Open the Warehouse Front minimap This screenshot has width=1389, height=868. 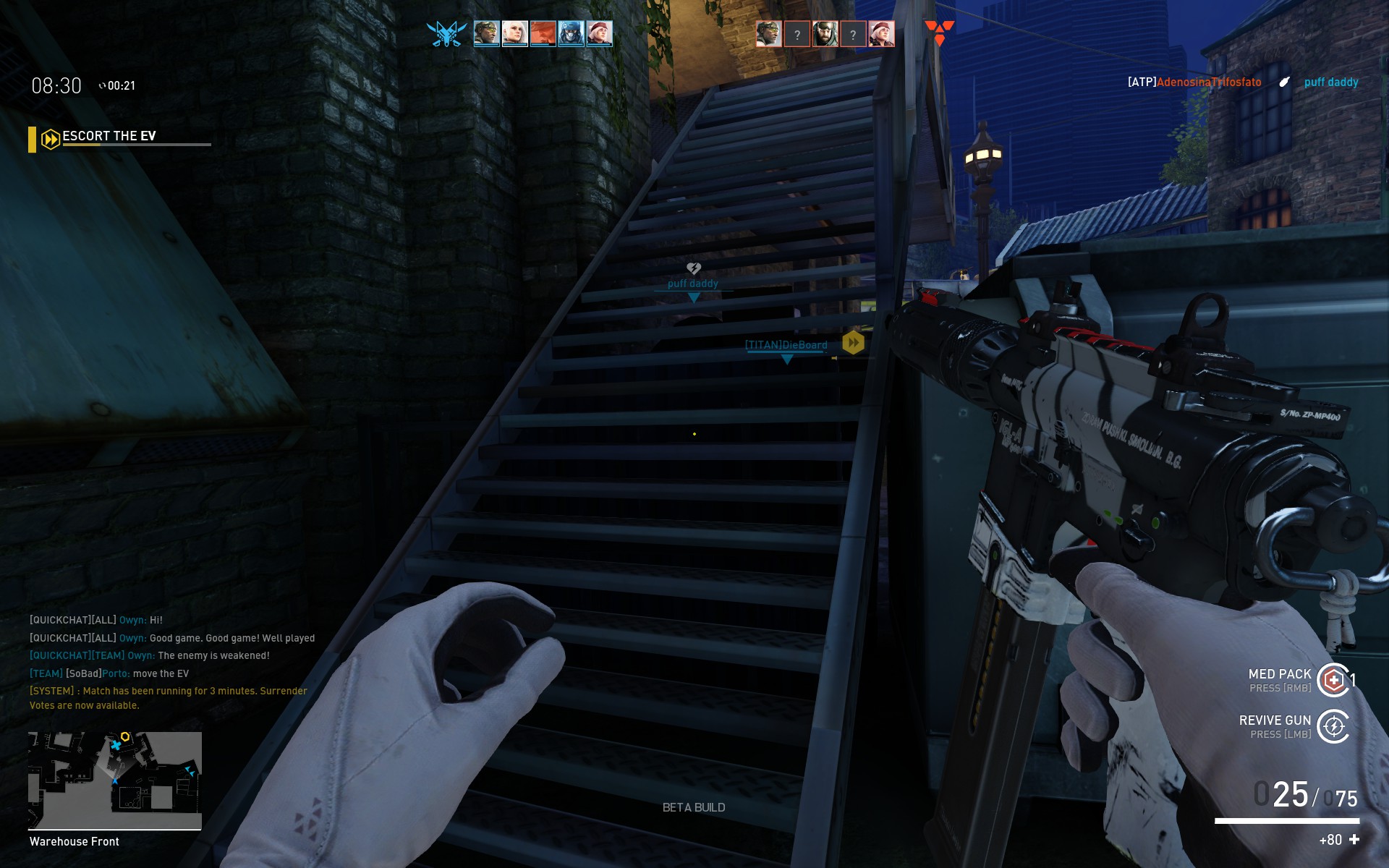[115, 780]
